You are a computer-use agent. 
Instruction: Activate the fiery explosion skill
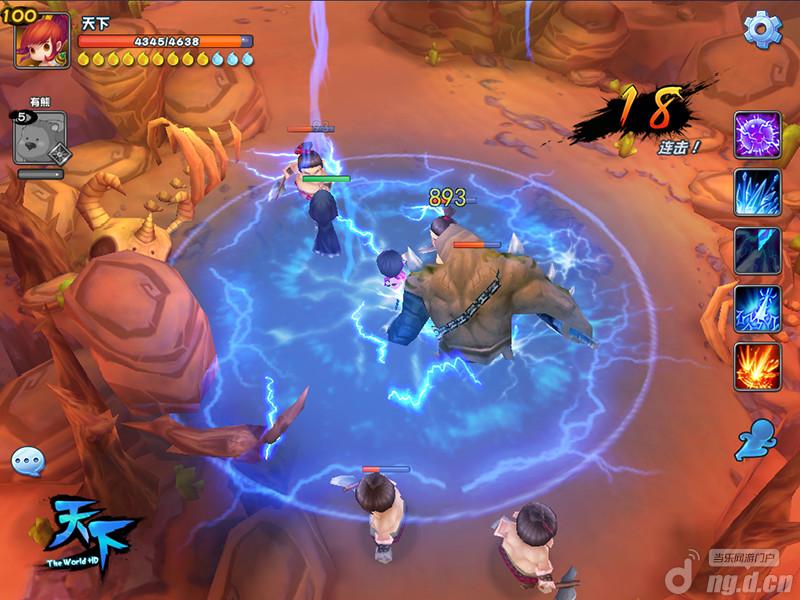point(757,366)
